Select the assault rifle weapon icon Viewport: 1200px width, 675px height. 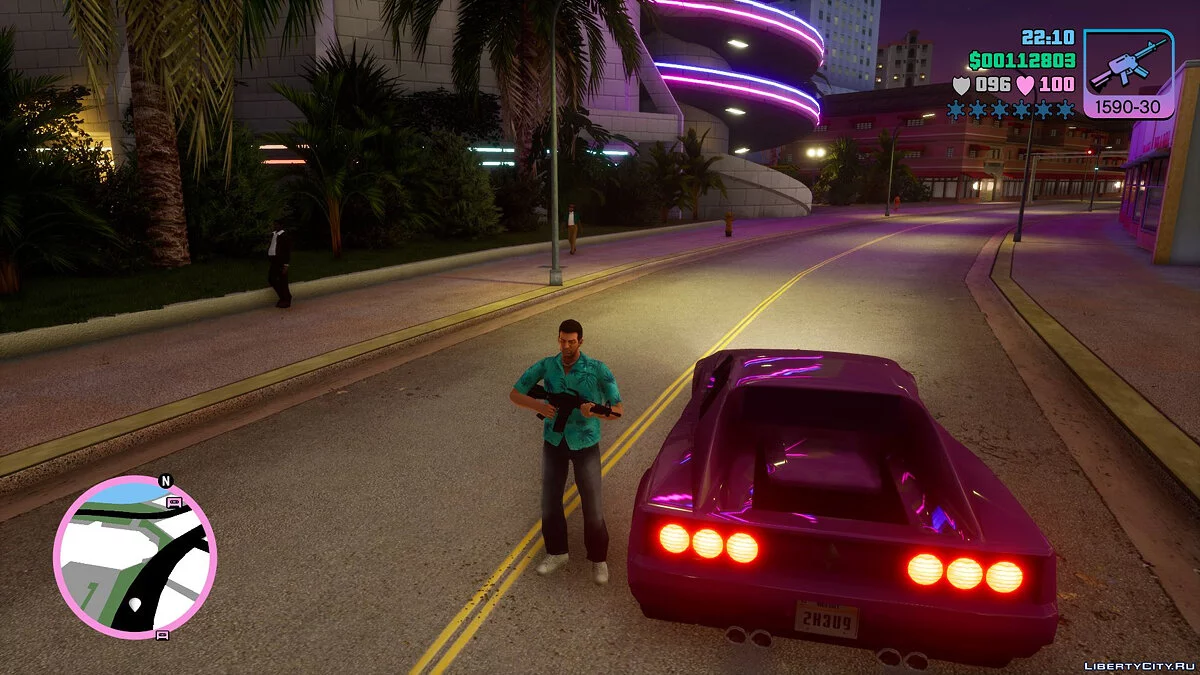click(1128, 65)
